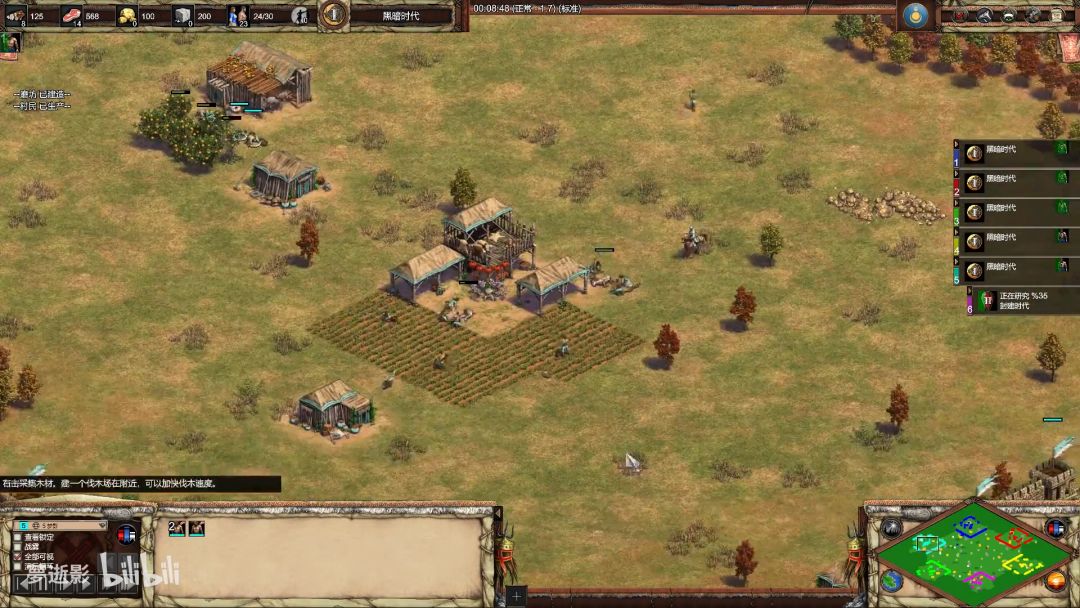Screen dimensions: 1080x608
Task: Click the blue round emblem at top
Action: click(914, 15)
